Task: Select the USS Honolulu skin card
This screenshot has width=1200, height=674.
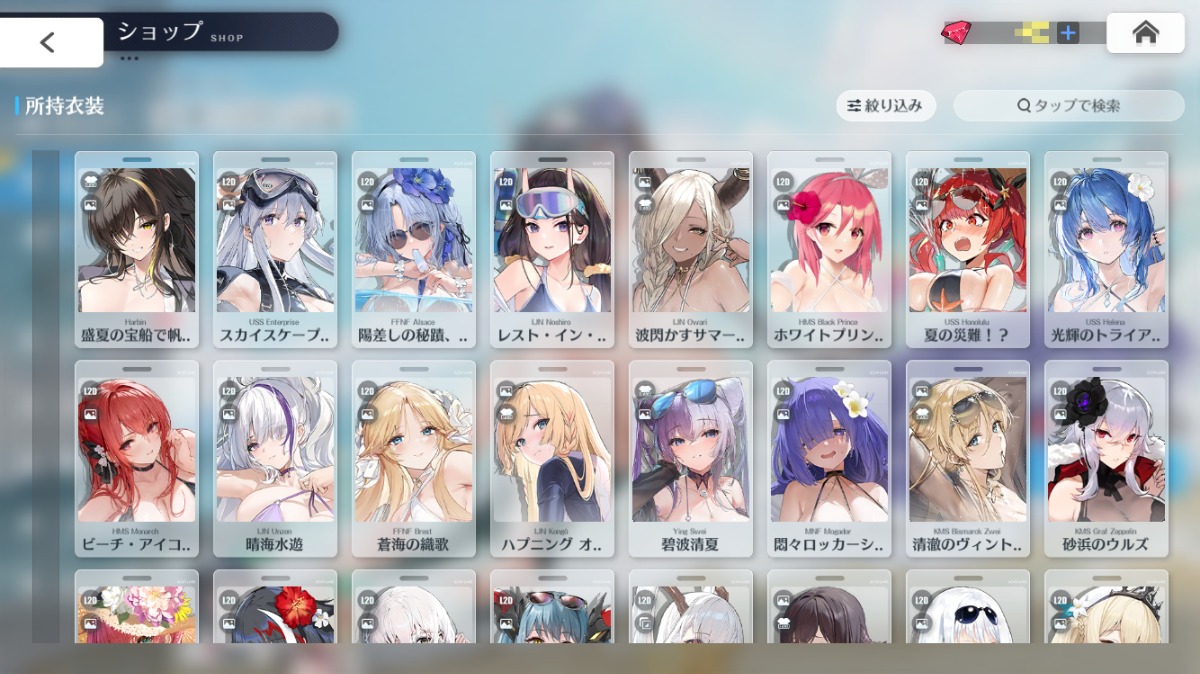Action: tap(967, 249)
